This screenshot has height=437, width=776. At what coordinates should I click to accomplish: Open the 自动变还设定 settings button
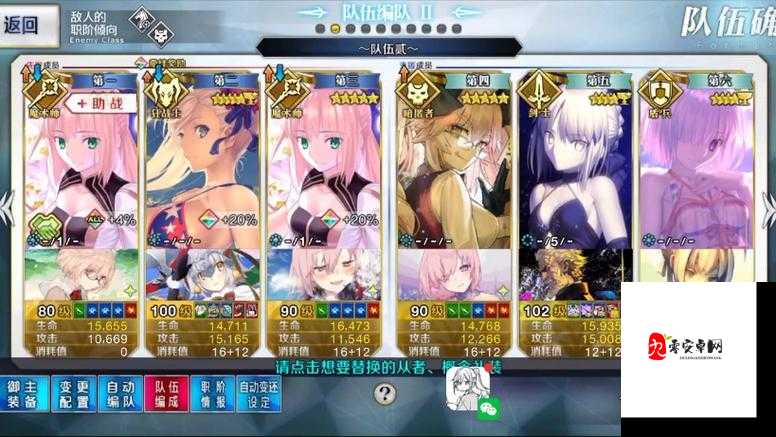coord(259,395)
